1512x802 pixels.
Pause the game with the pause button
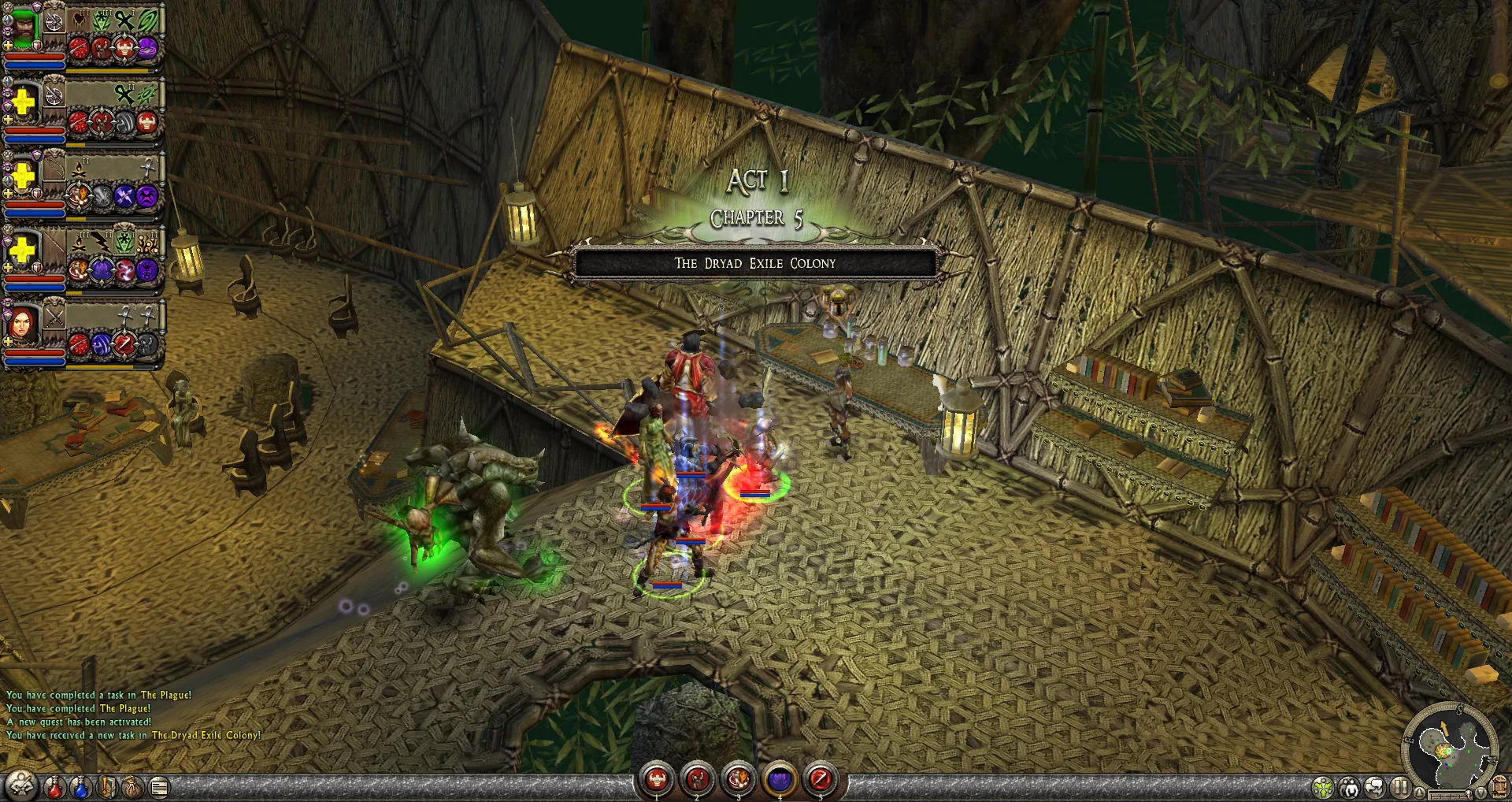[1400, 787]
